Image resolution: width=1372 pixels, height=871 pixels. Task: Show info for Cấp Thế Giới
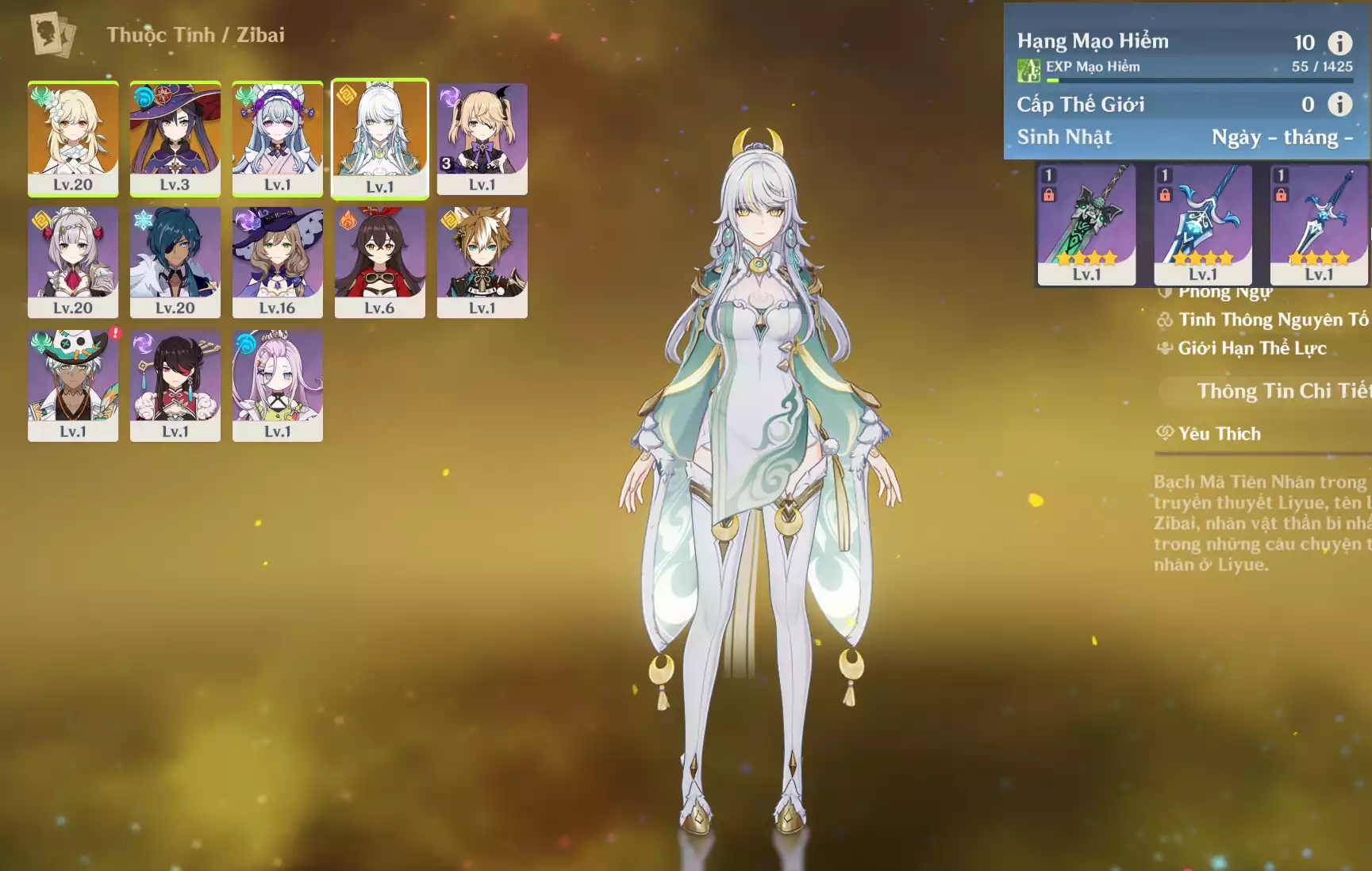1339,104
